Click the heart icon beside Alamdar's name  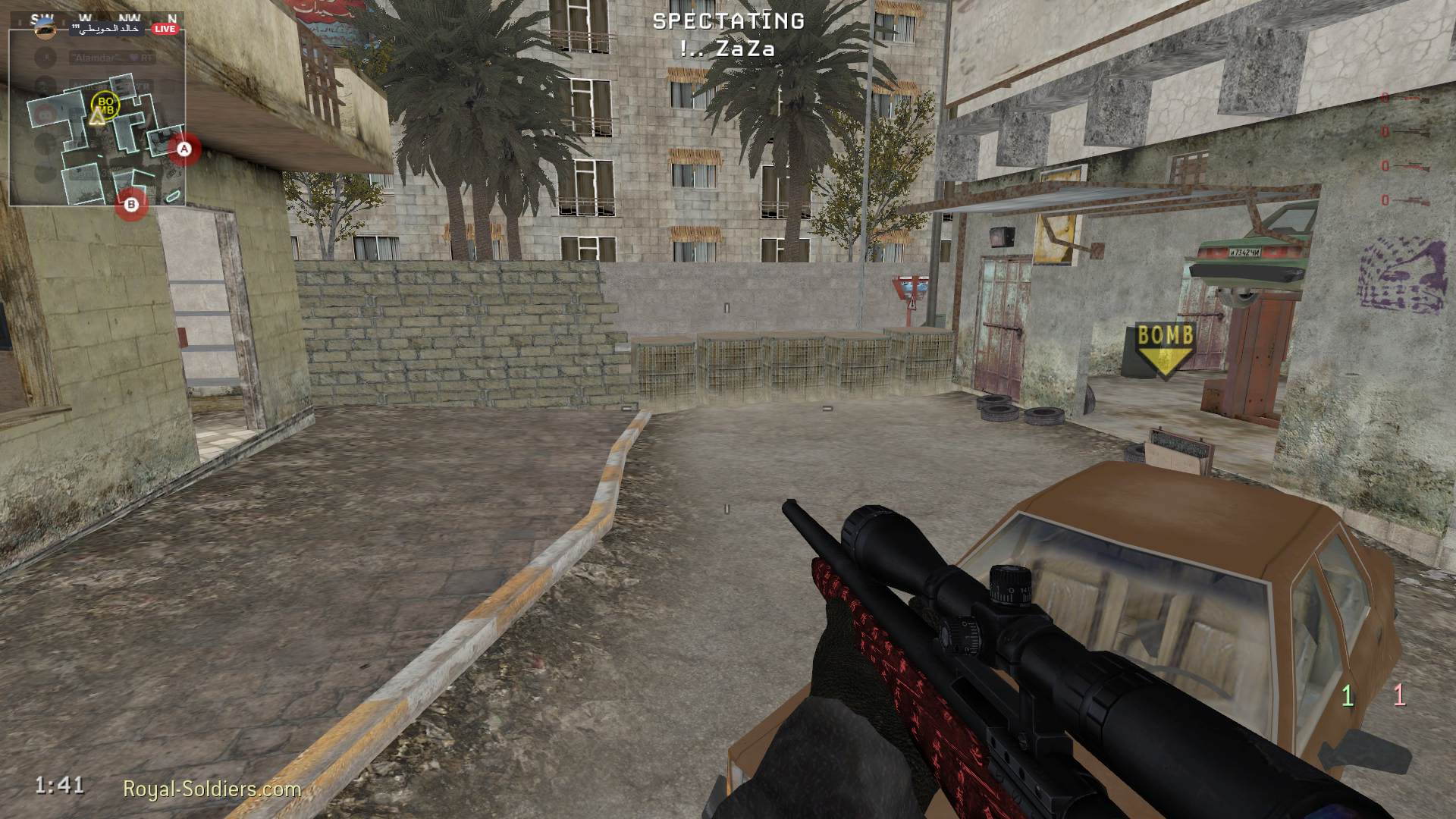(135, 58)
